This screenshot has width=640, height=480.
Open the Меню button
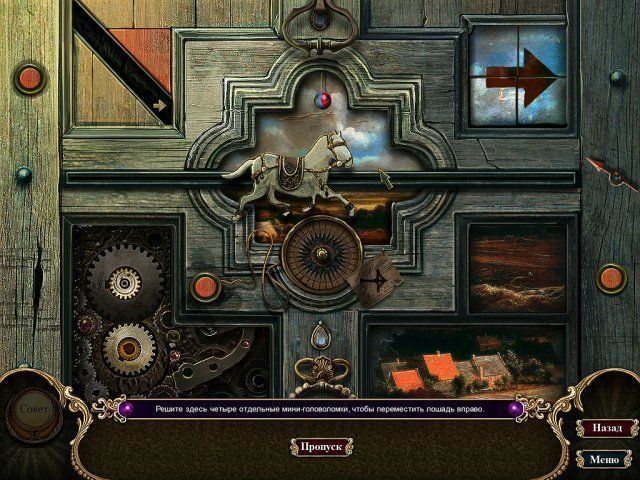pyautogui.click(x=604, y=460)
